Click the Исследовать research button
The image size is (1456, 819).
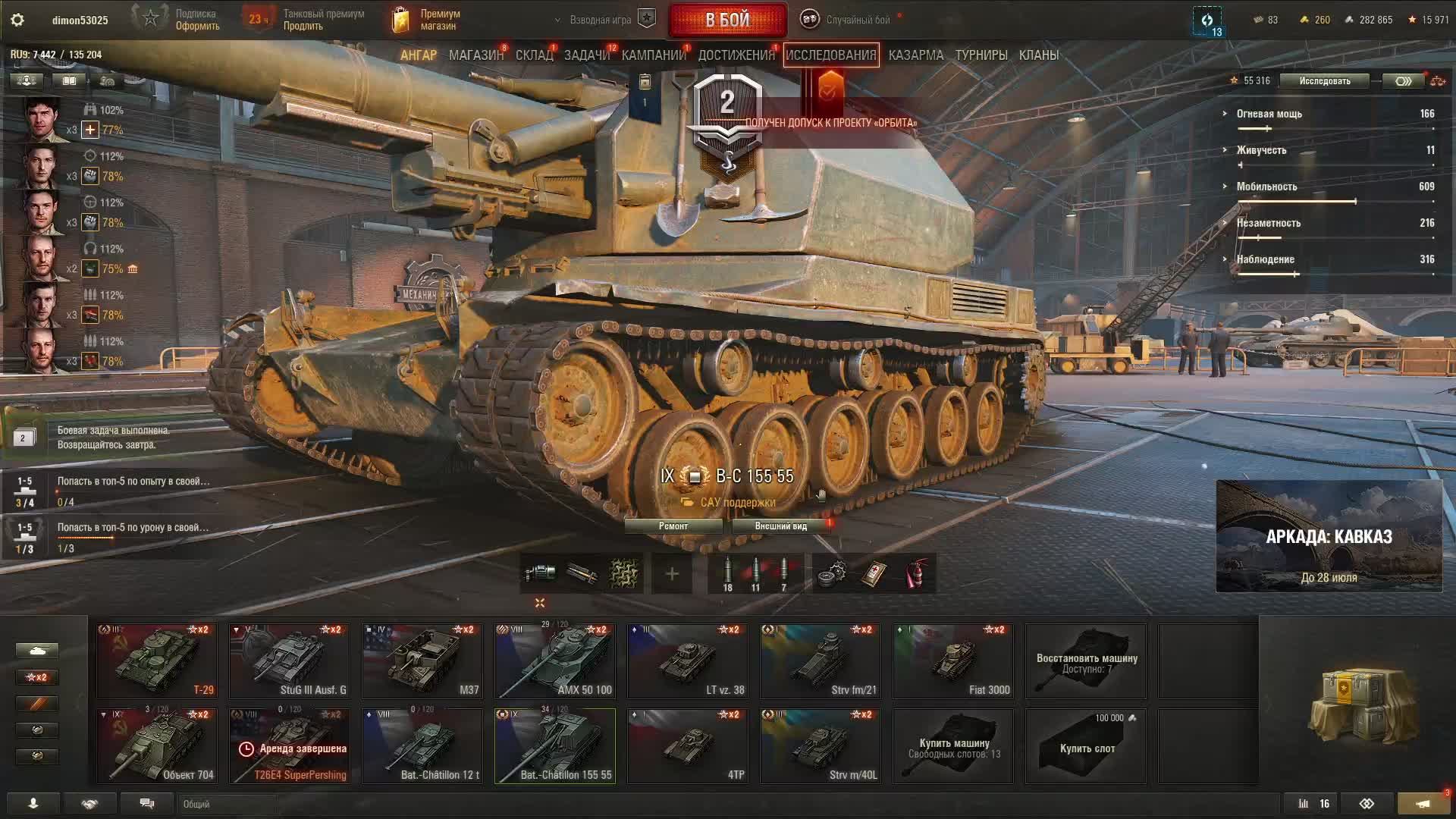click(1324, 81)
